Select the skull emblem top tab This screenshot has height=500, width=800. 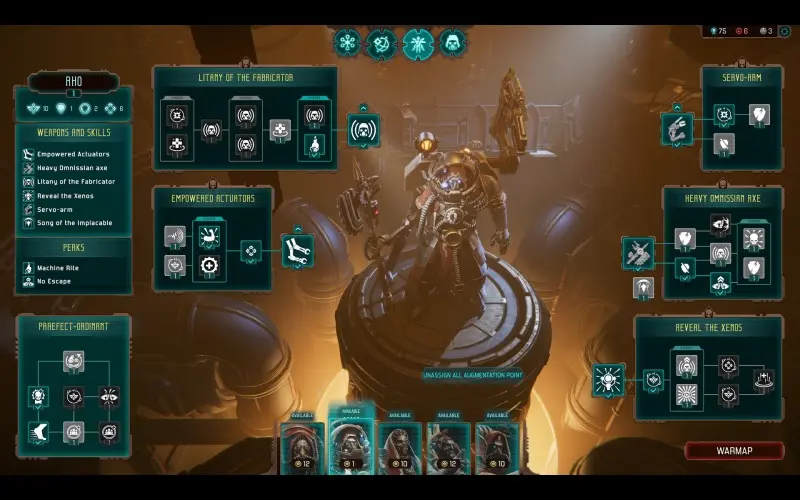coord(452,44)
